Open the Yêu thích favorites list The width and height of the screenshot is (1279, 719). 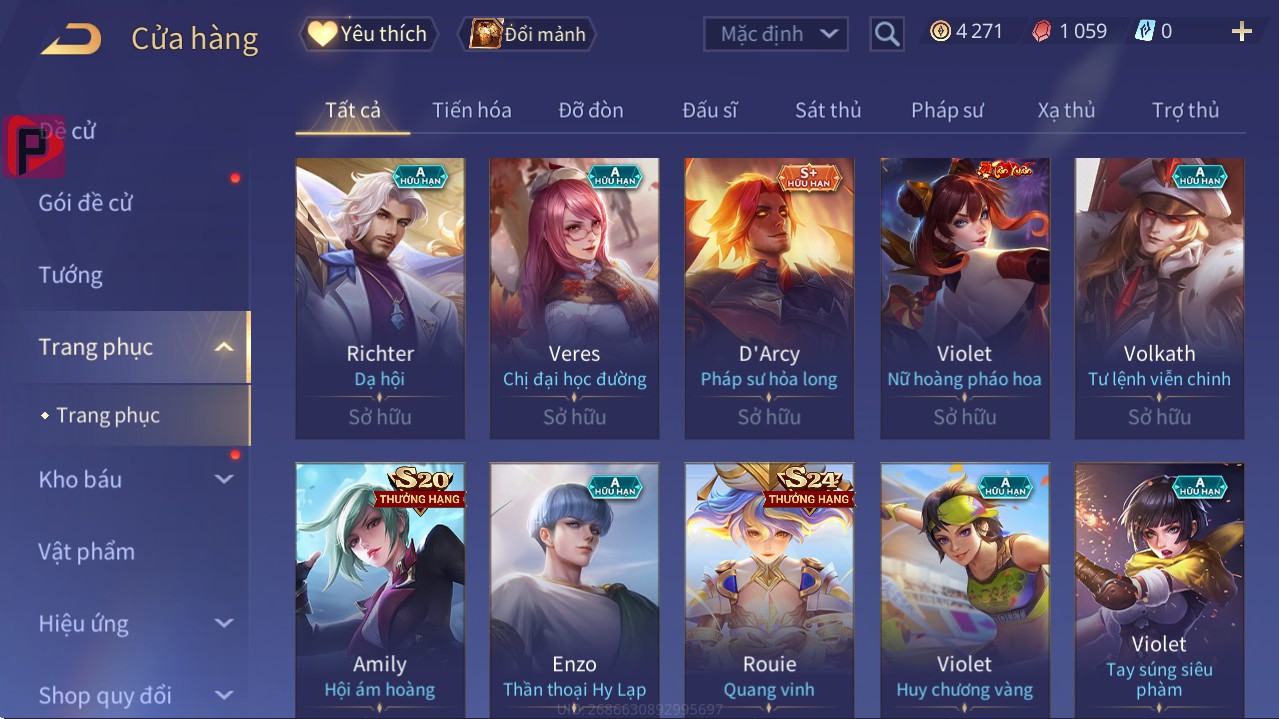[367, 34]
